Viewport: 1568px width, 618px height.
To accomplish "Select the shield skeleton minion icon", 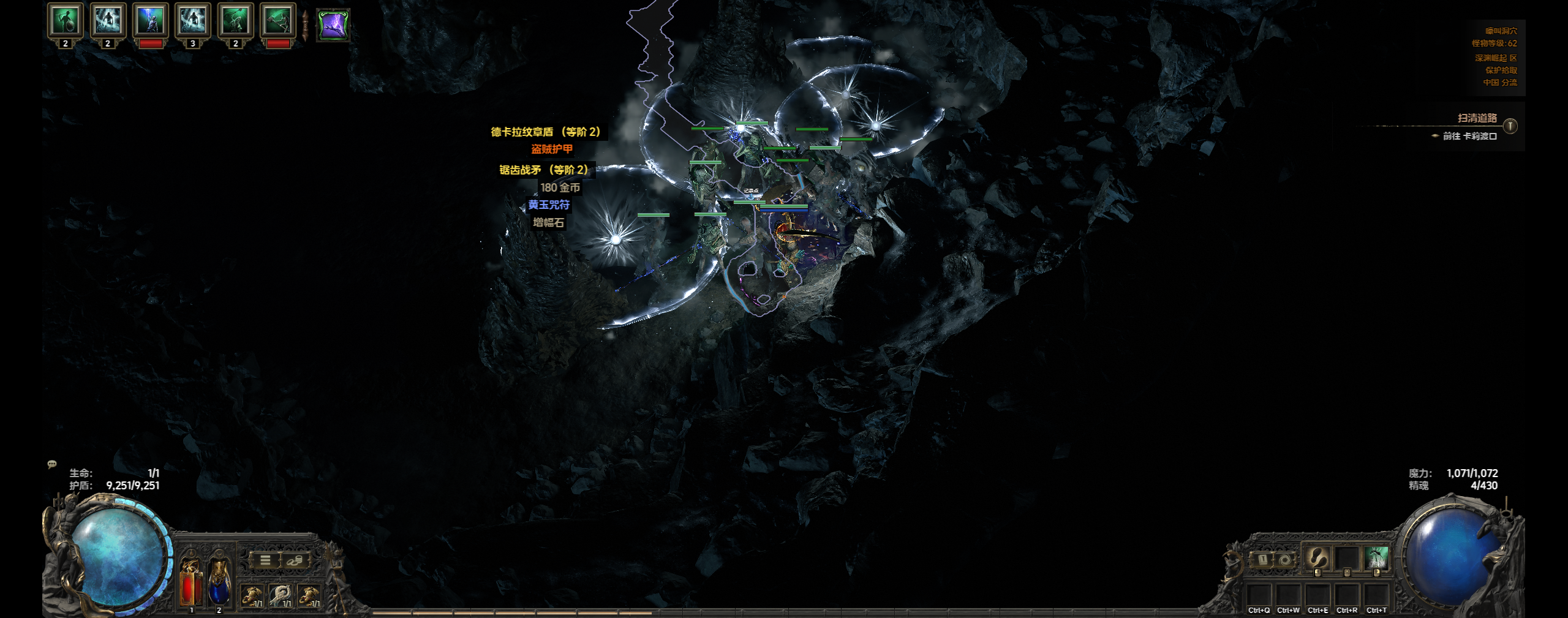I will click(65, 21).
